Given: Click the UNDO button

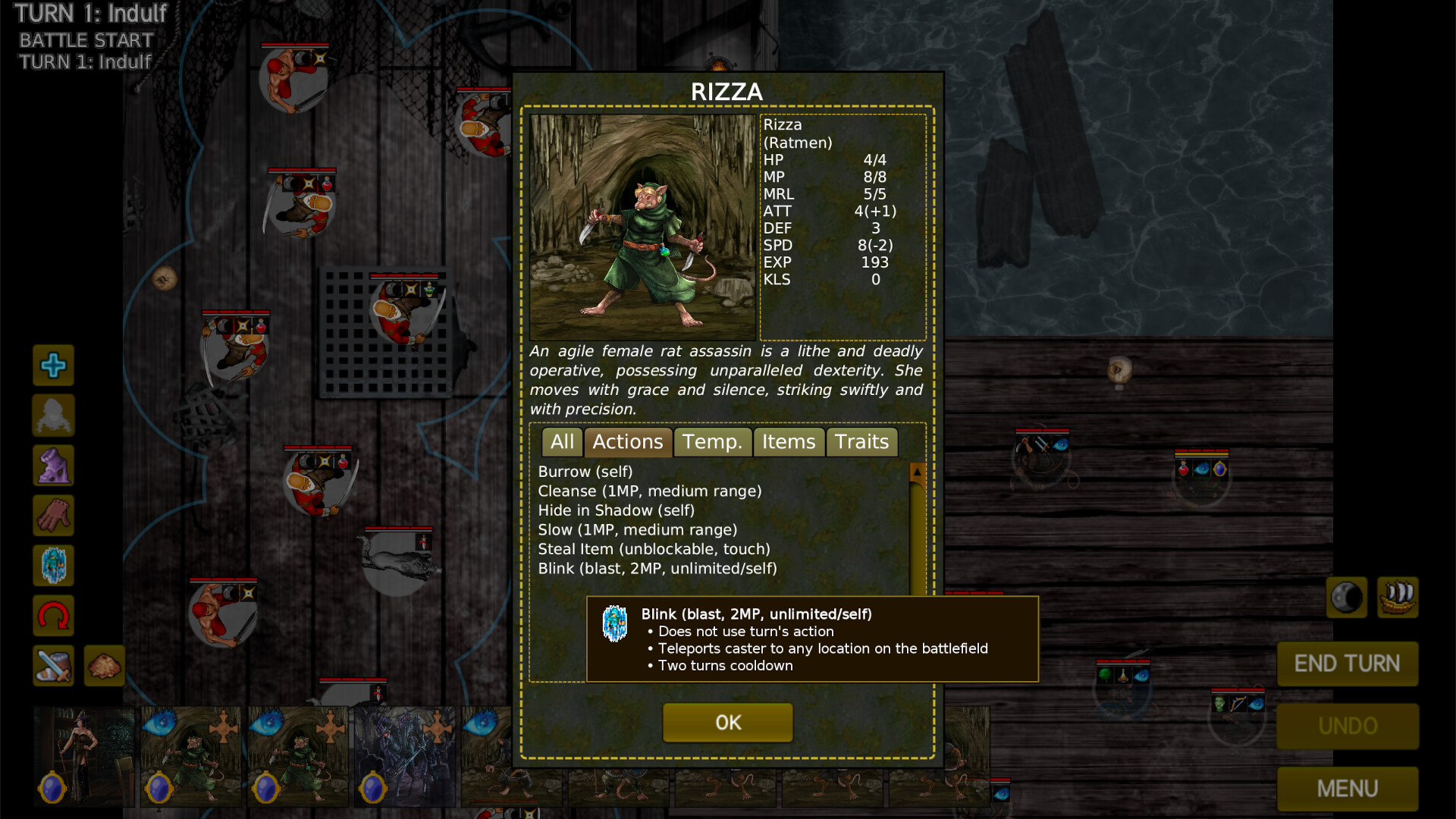Looking at the screenshot, I should pyautogui.click(x=1348, y=726).
